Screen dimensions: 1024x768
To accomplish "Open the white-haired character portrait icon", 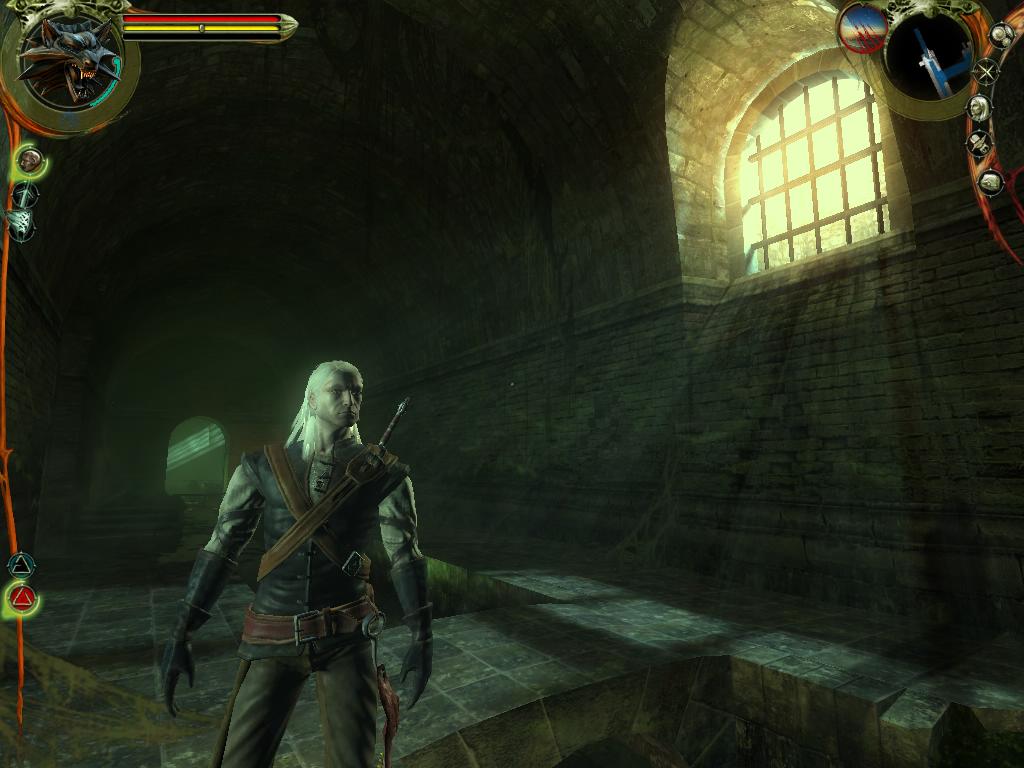I will (x=979, y=108).
